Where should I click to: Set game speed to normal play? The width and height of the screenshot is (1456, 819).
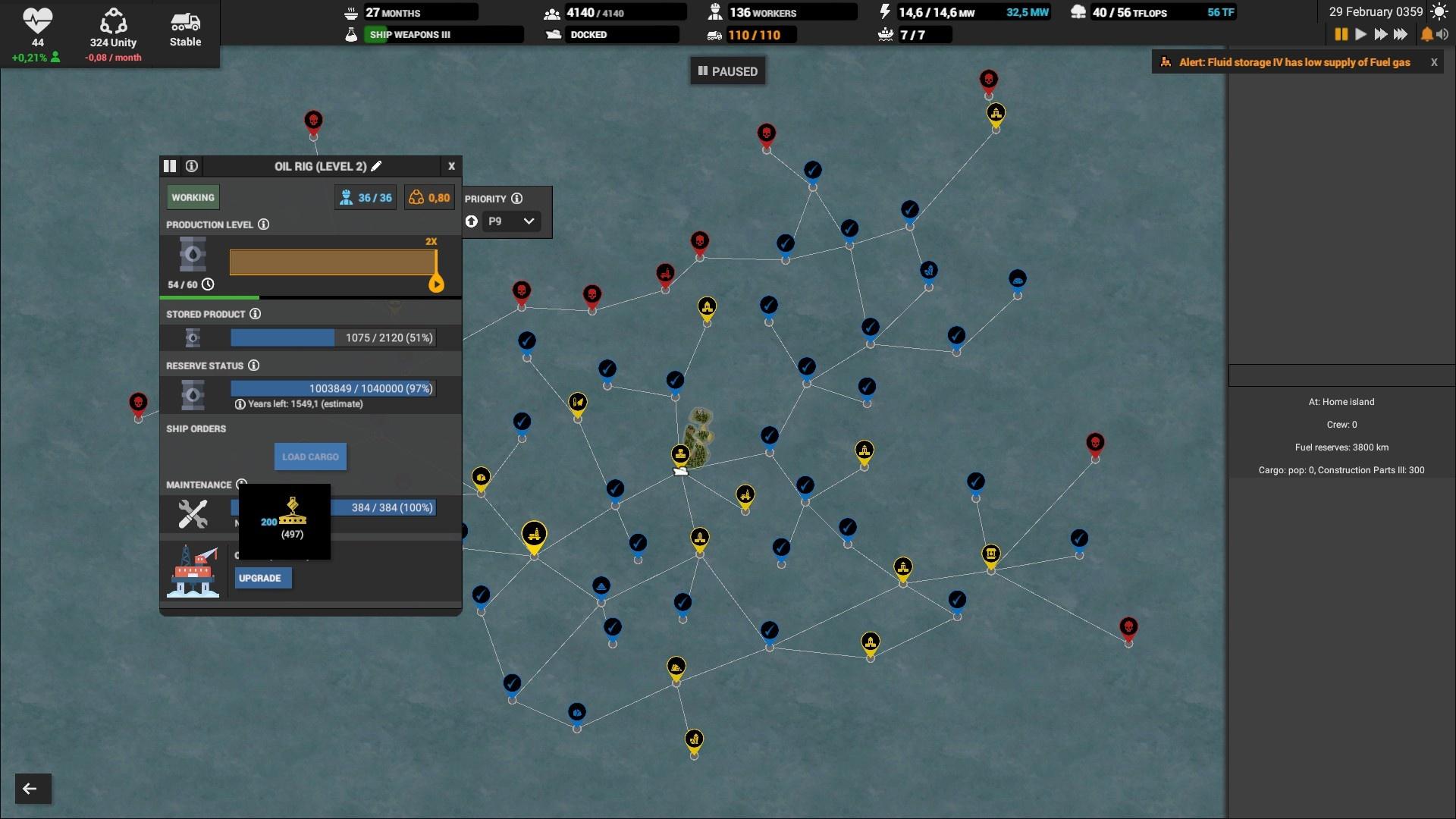pyautogui.click(x=1361, y=34)
